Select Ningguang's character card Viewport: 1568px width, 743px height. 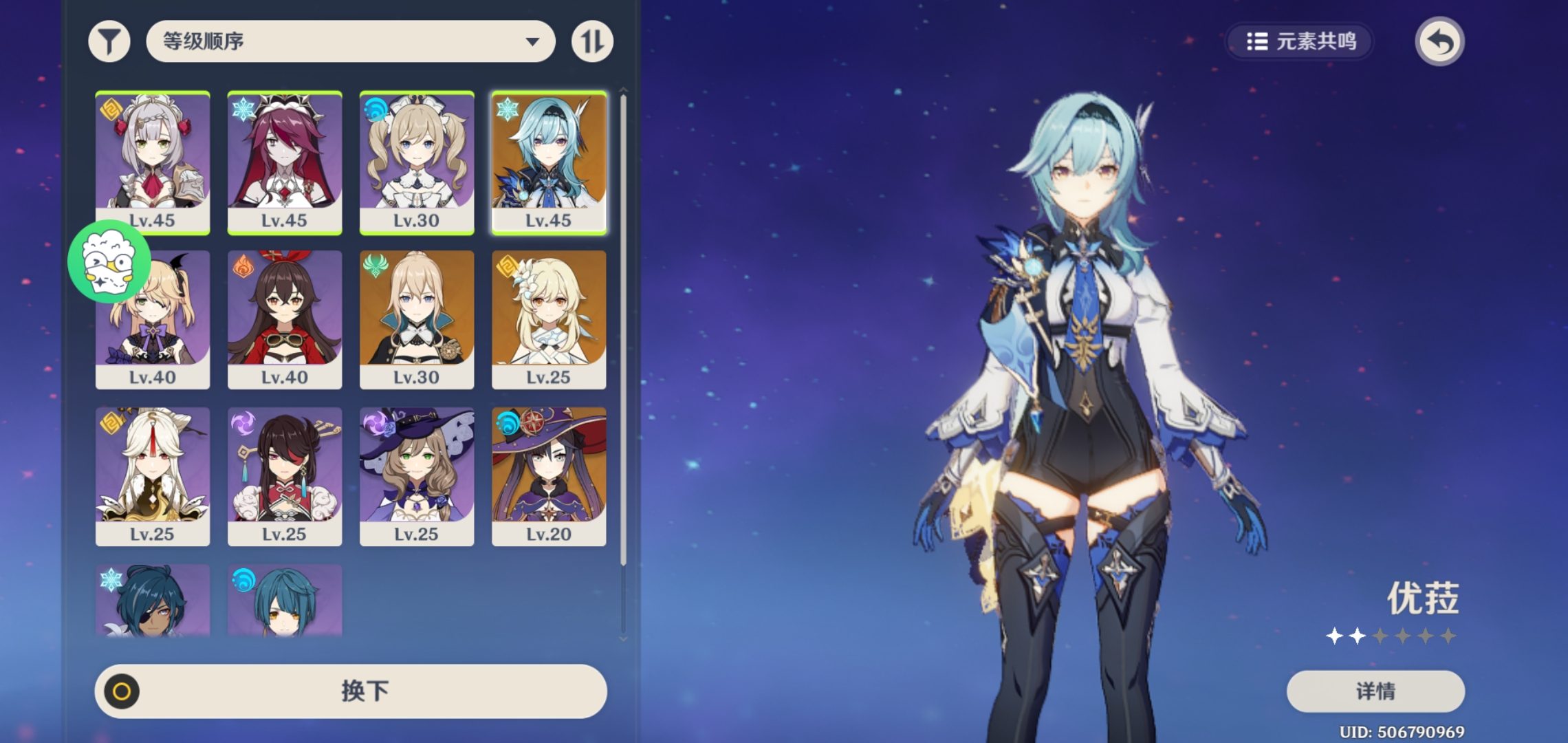click(x=153, y=476)
